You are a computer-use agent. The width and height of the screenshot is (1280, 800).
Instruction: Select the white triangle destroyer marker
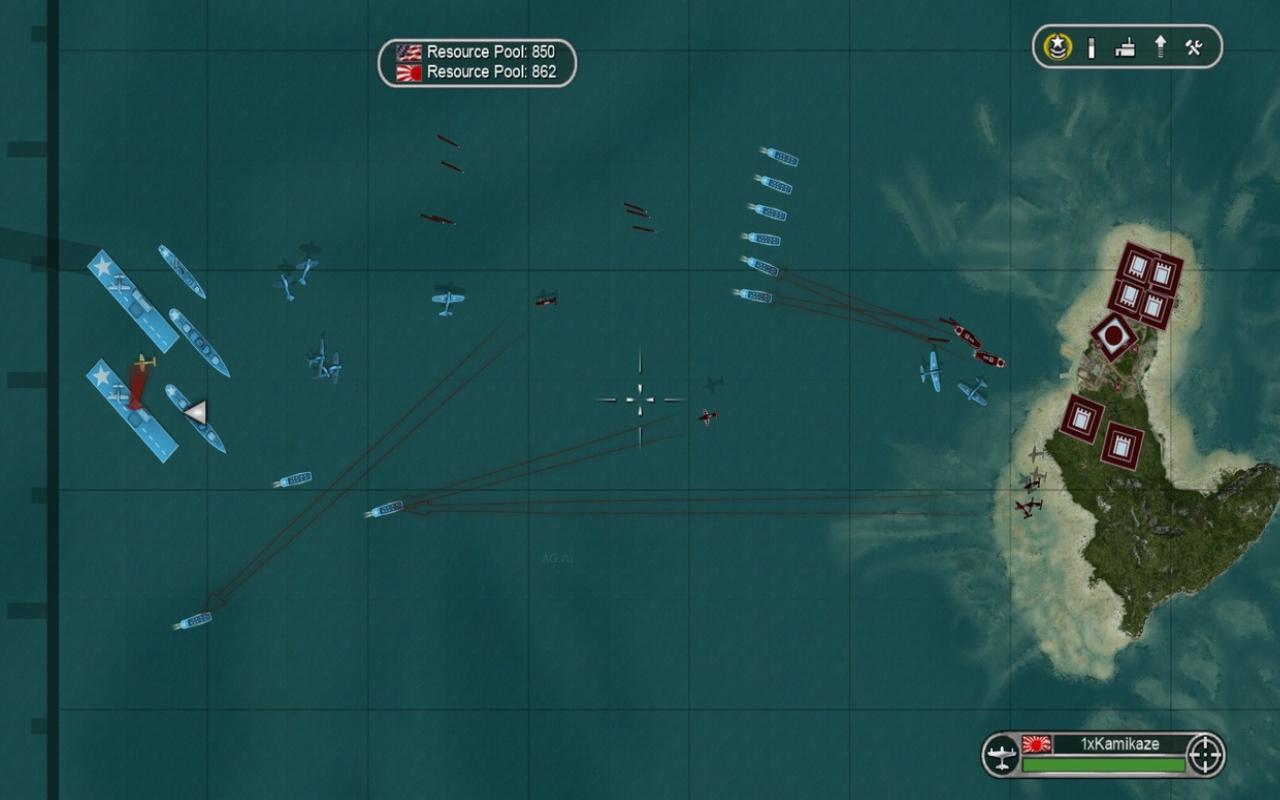tap(197, 410)
